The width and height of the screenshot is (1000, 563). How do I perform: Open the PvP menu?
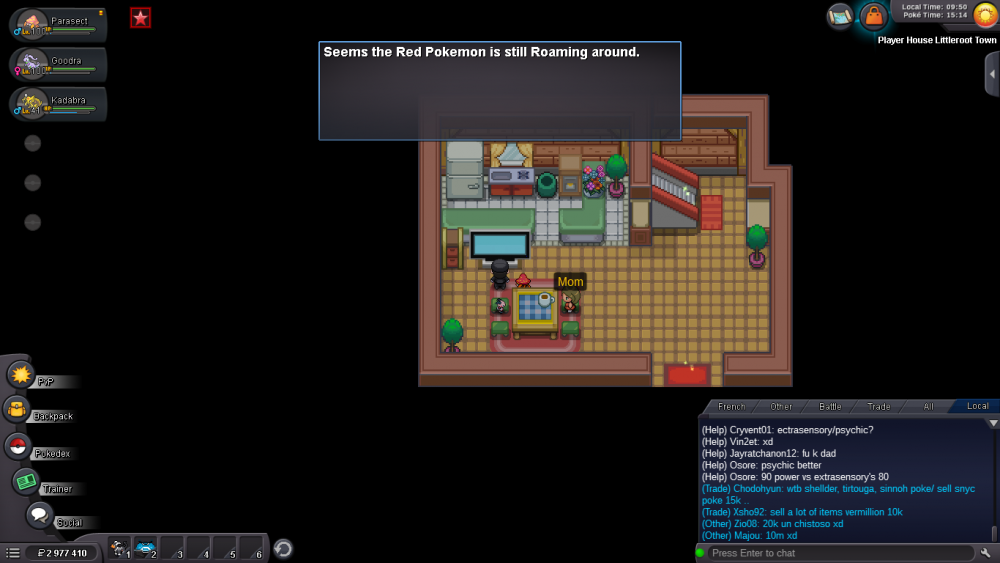coord(21,376)
